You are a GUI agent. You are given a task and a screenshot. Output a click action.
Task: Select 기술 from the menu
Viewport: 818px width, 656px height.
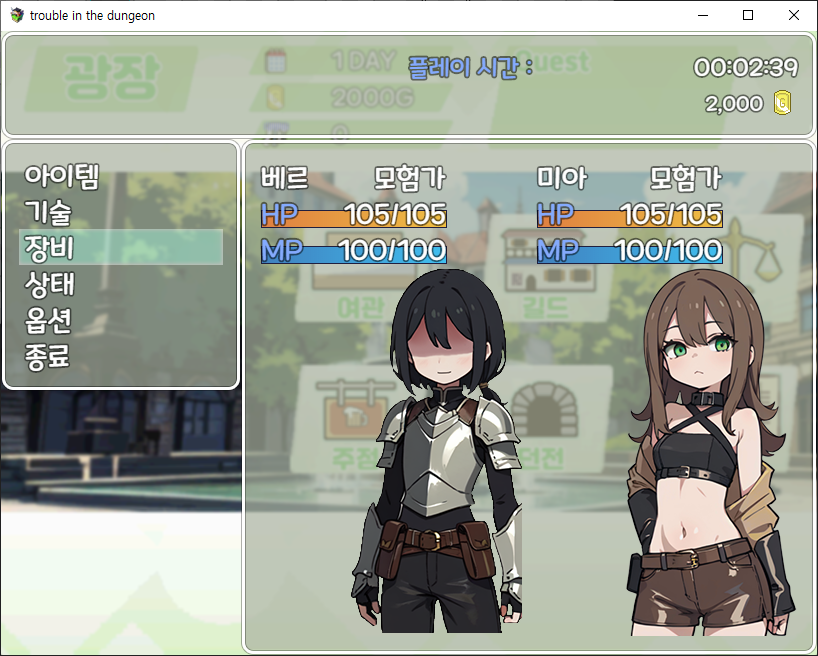[48, 212]
